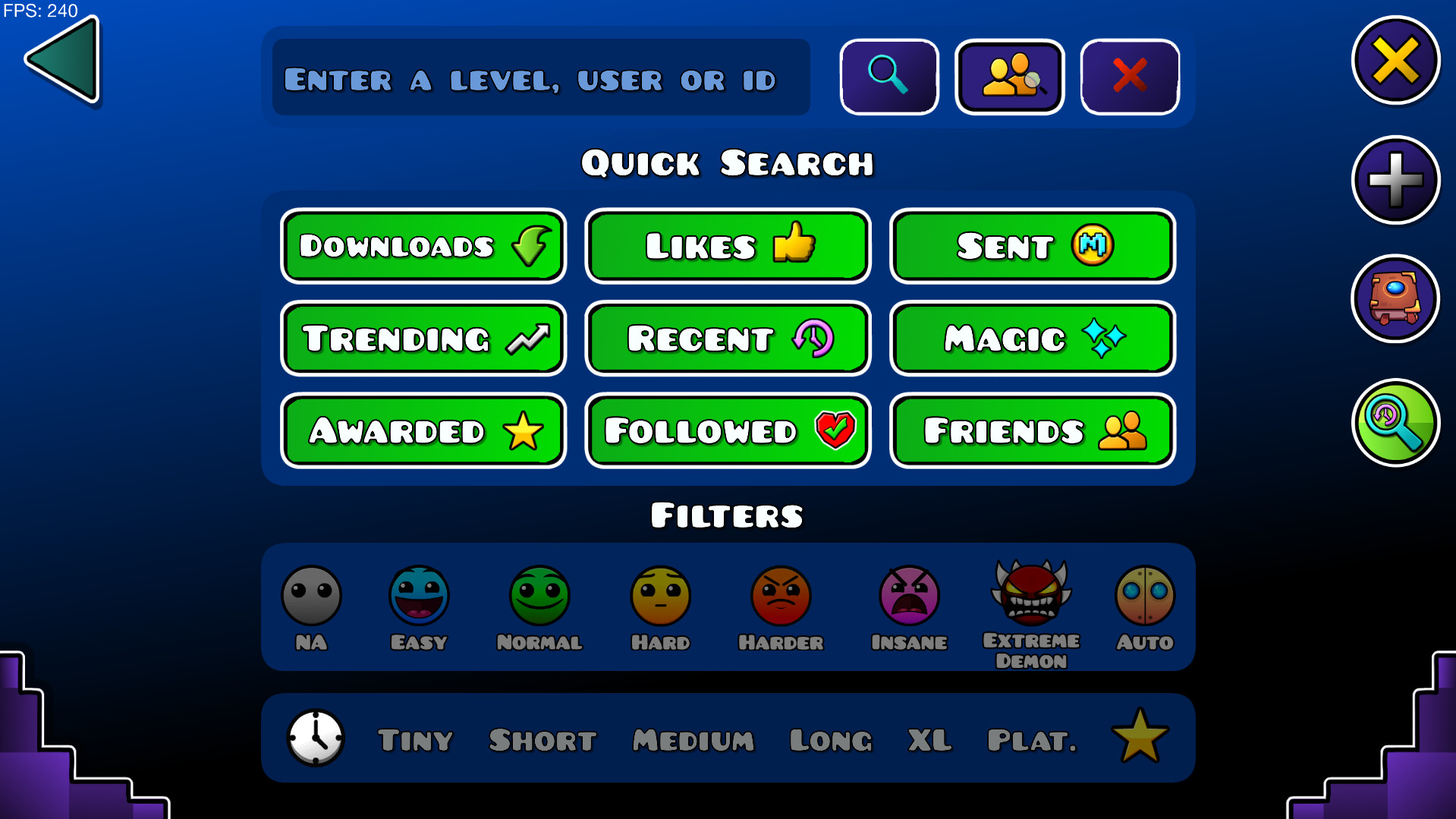
Task: Click the green saved-levels magnifier icon
Action: [x=1395, y=423]
